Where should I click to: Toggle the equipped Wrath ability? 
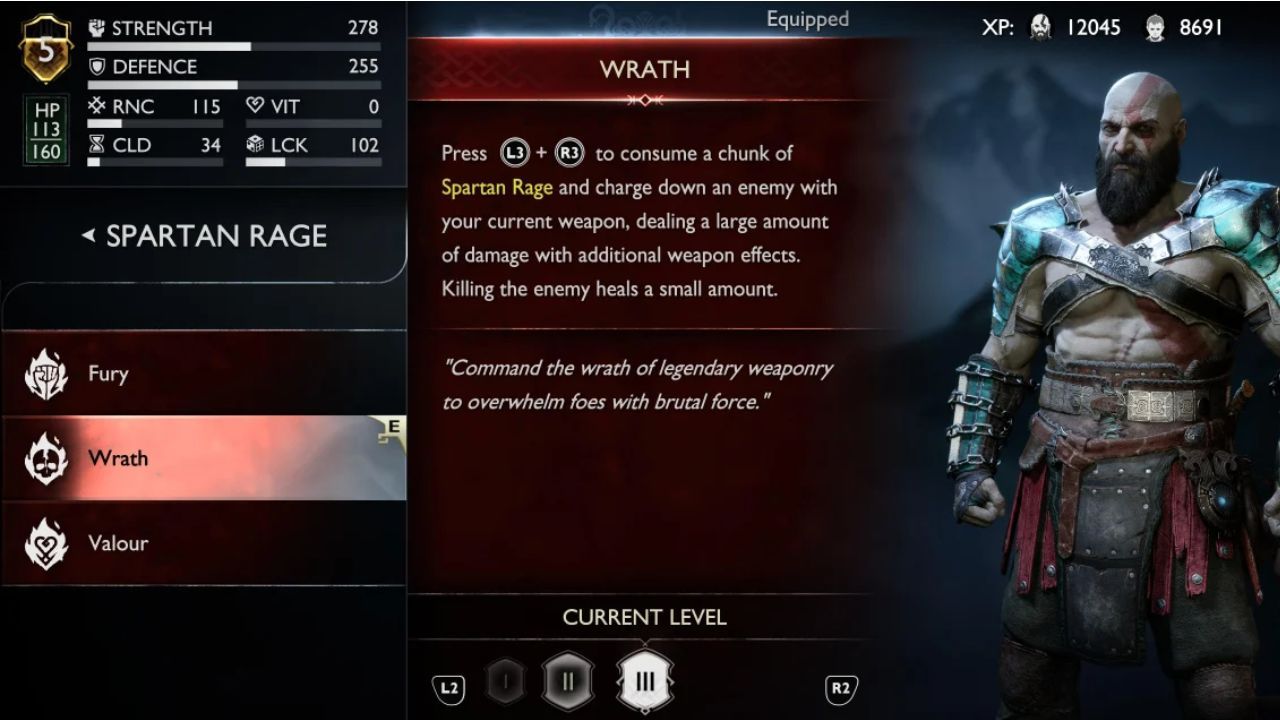tap(200, 458)
